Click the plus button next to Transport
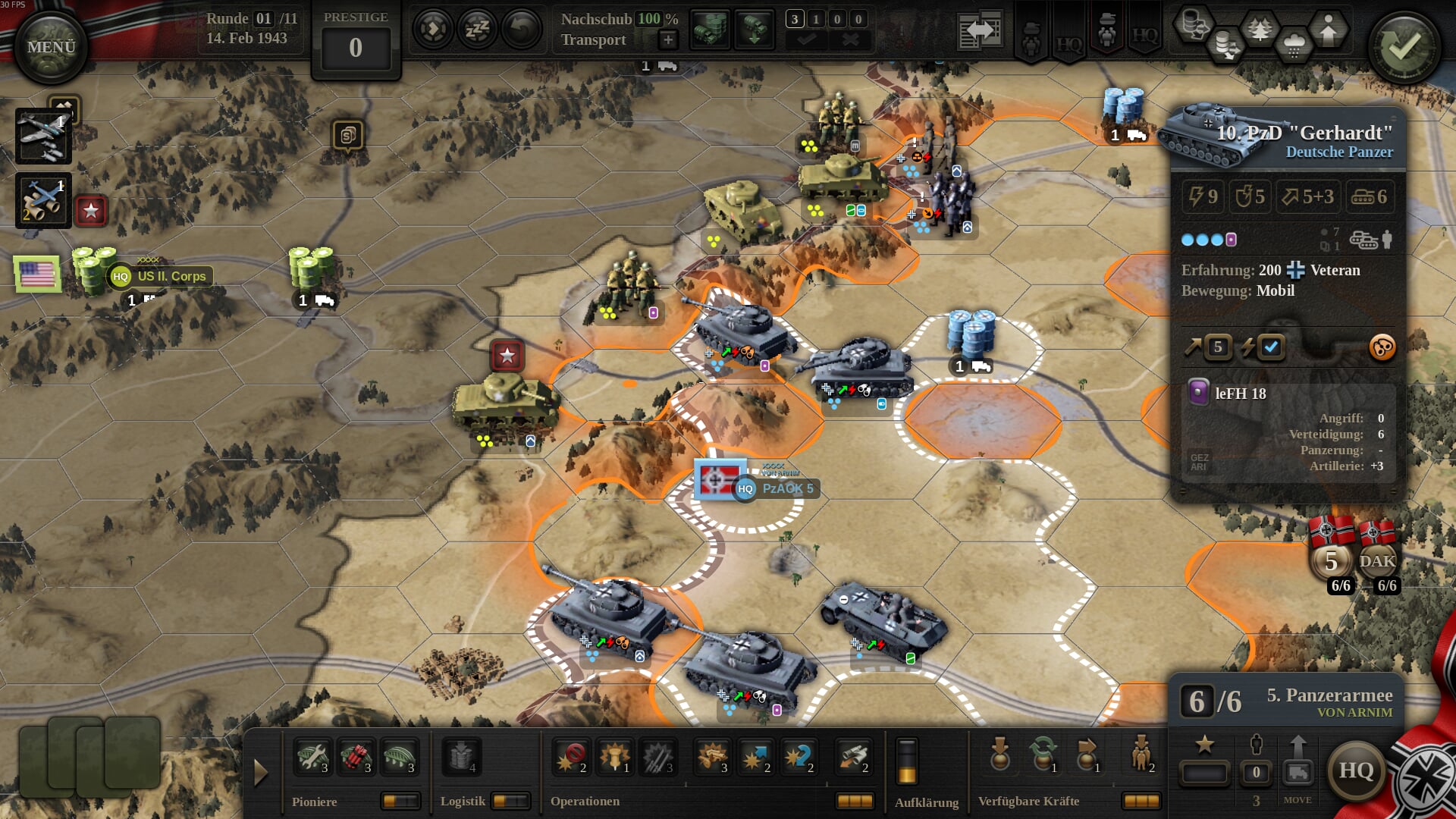This screenshot has width=1456, height=819. coord(668,39)
